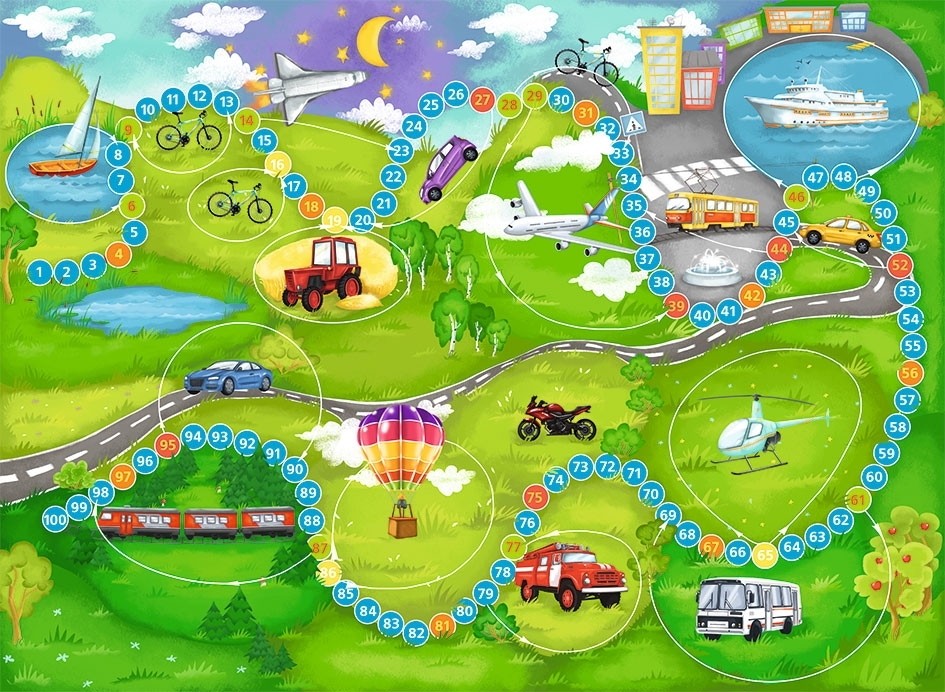
Task: Select the yellow space numbered 19
Action: tap(334, 221)
